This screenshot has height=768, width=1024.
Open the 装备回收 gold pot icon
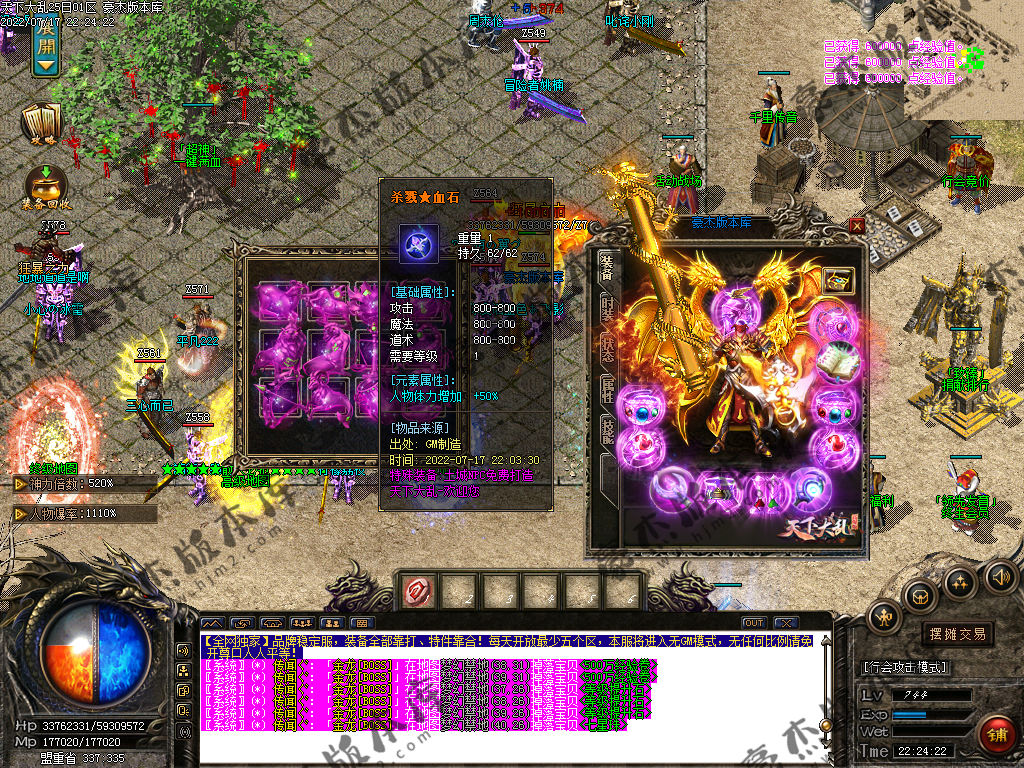[x=45, y=183]
